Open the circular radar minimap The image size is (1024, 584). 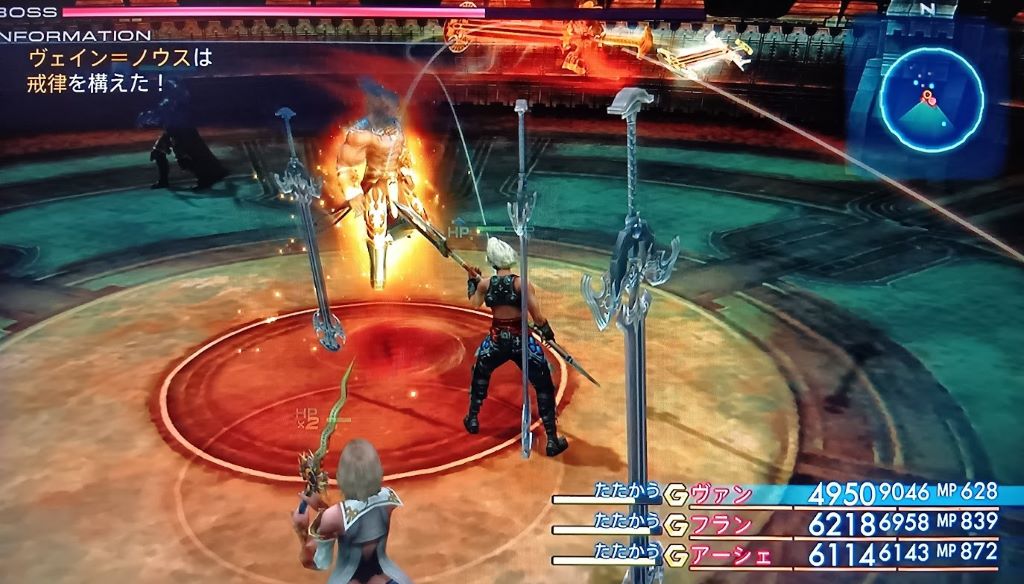(931, 100)
